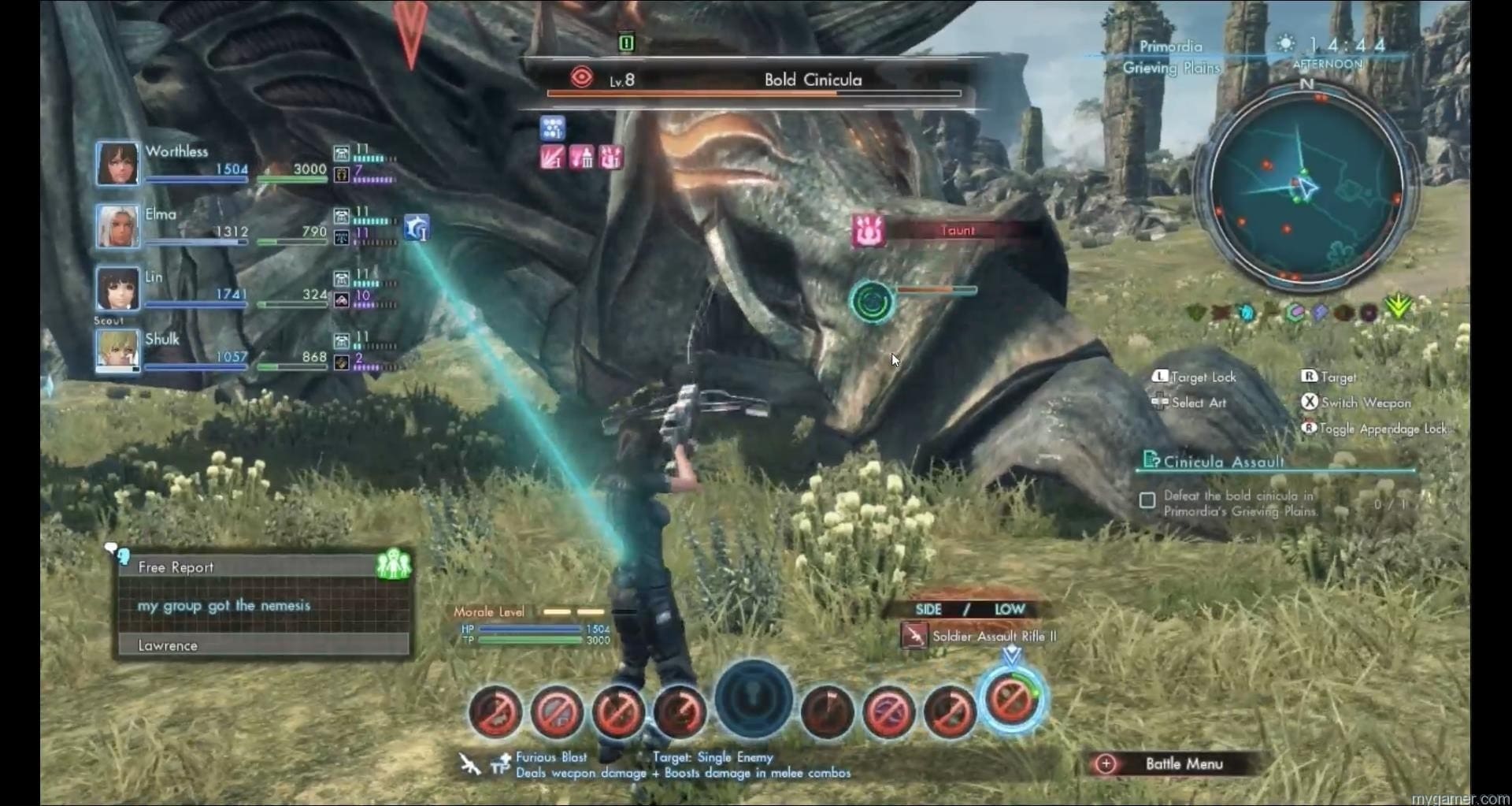1512x806 pixels.
Task: Open the Cinicula Assault quest tracker
Action: [x=1223, y=462]
